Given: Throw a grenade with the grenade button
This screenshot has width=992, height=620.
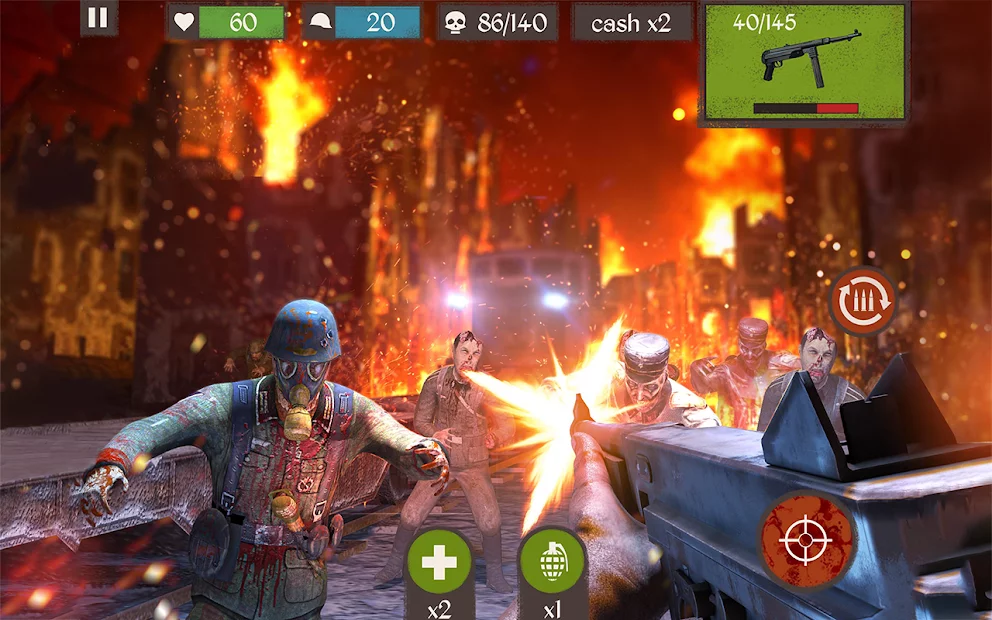Looking at the screenshot, I should 552,565.
